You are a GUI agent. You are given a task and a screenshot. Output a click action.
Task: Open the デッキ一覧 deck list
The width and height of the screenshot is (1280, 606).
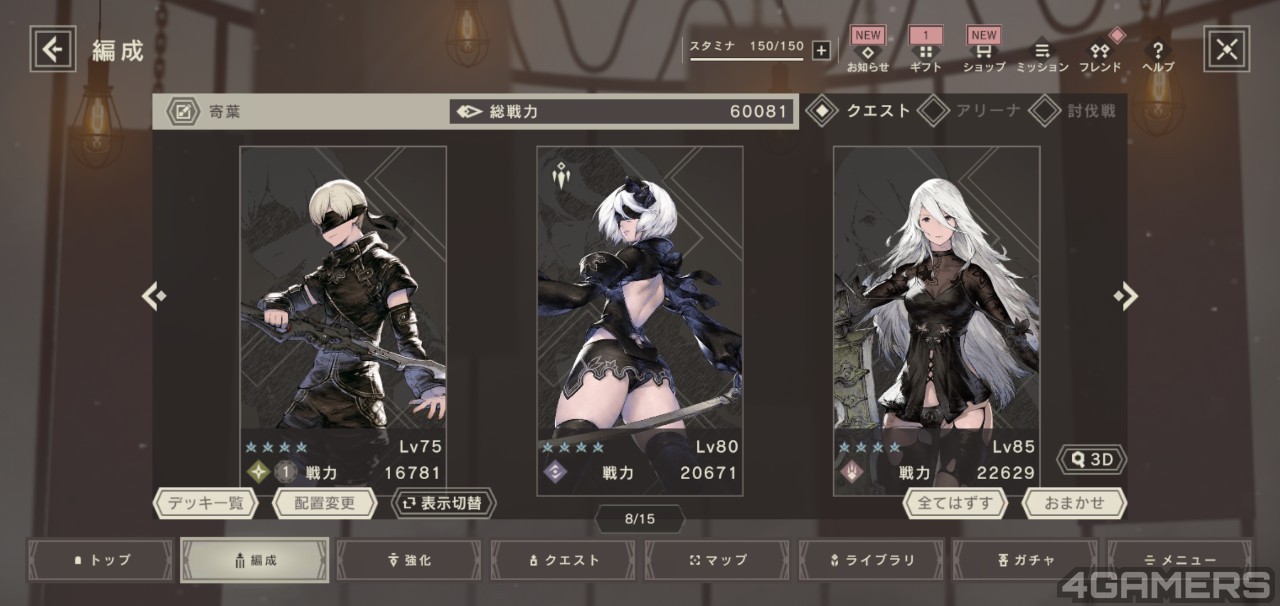tap(206, 503)
